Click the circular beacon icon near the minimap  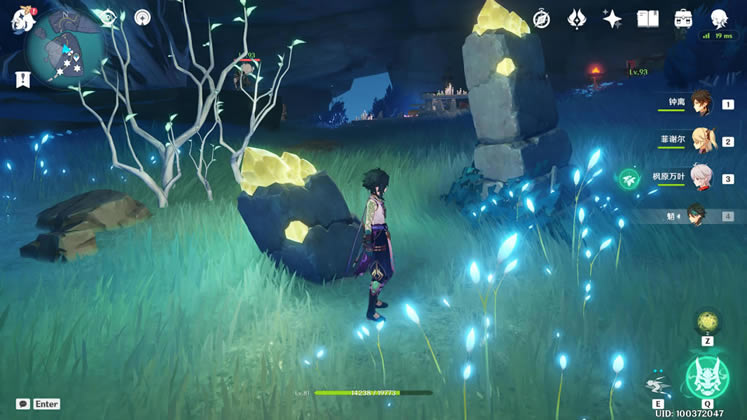(x=142, y=17)
